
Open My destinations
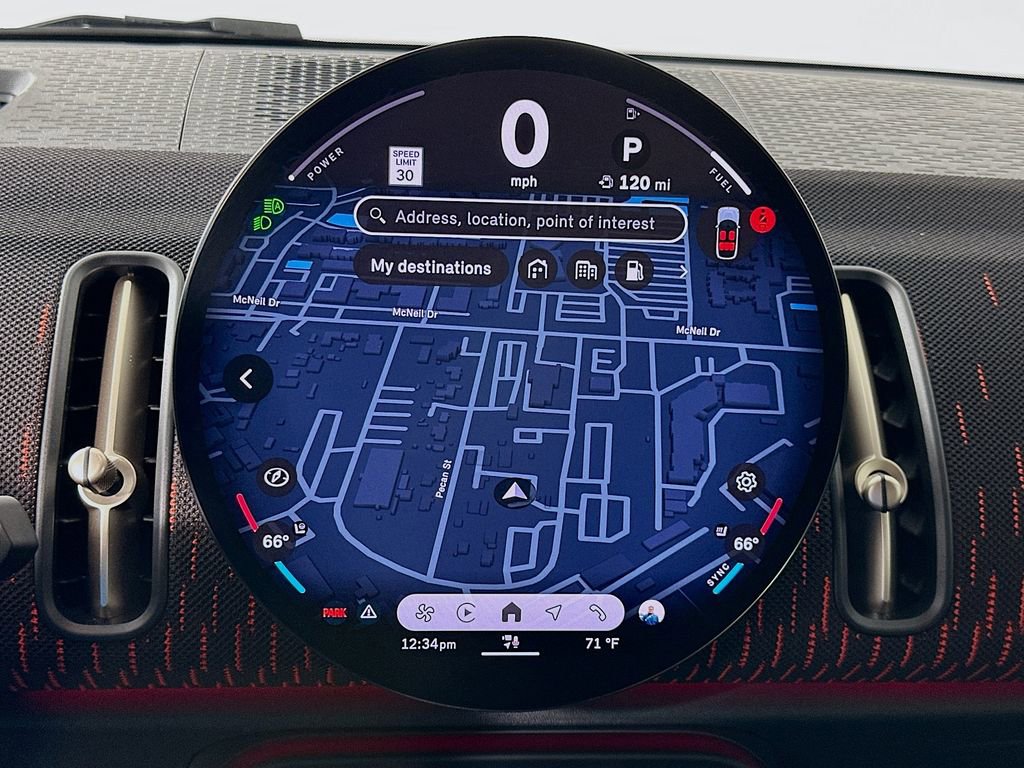click(431, 267)
